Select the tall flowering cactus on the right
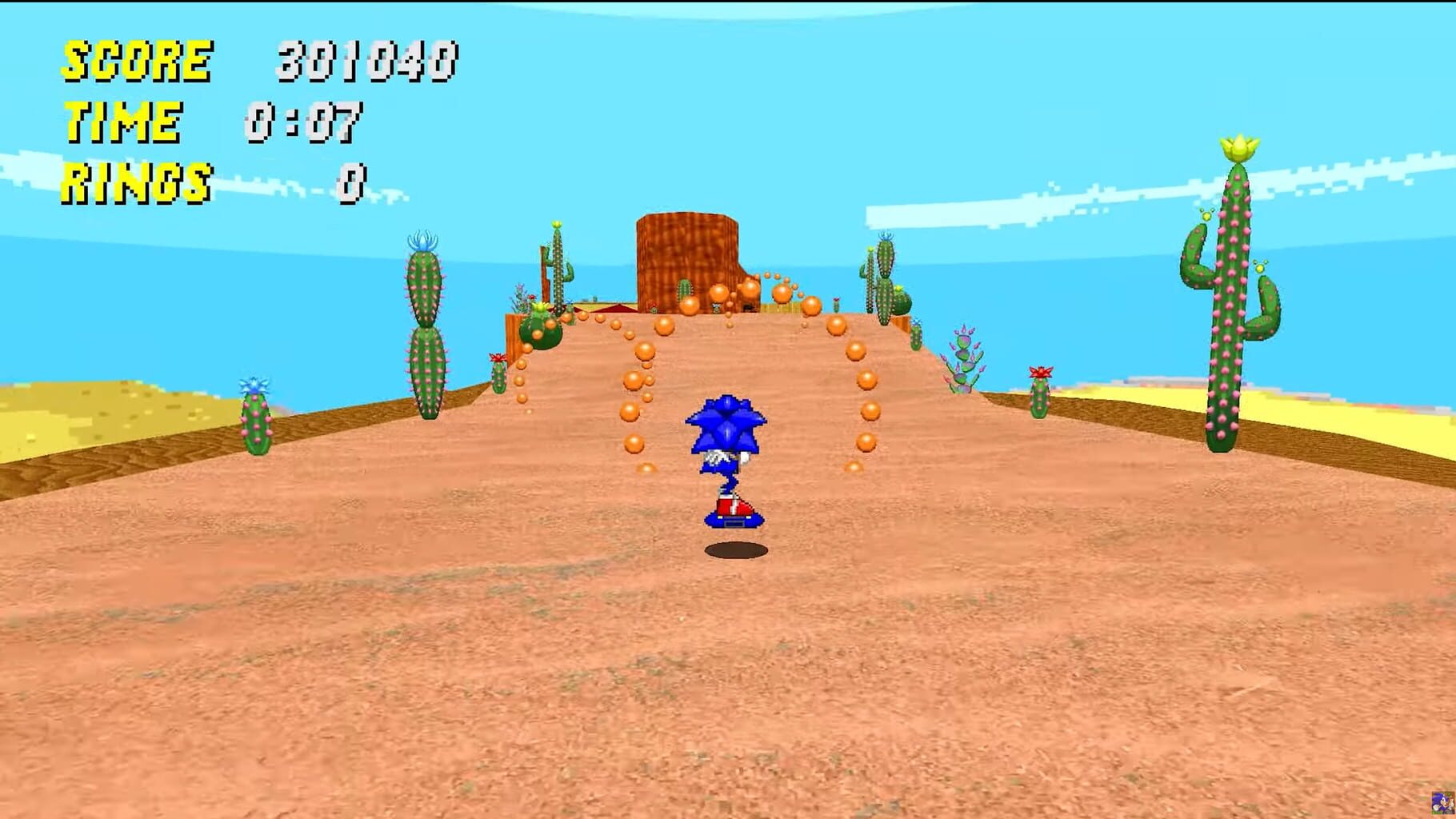 pos(1236,288)
